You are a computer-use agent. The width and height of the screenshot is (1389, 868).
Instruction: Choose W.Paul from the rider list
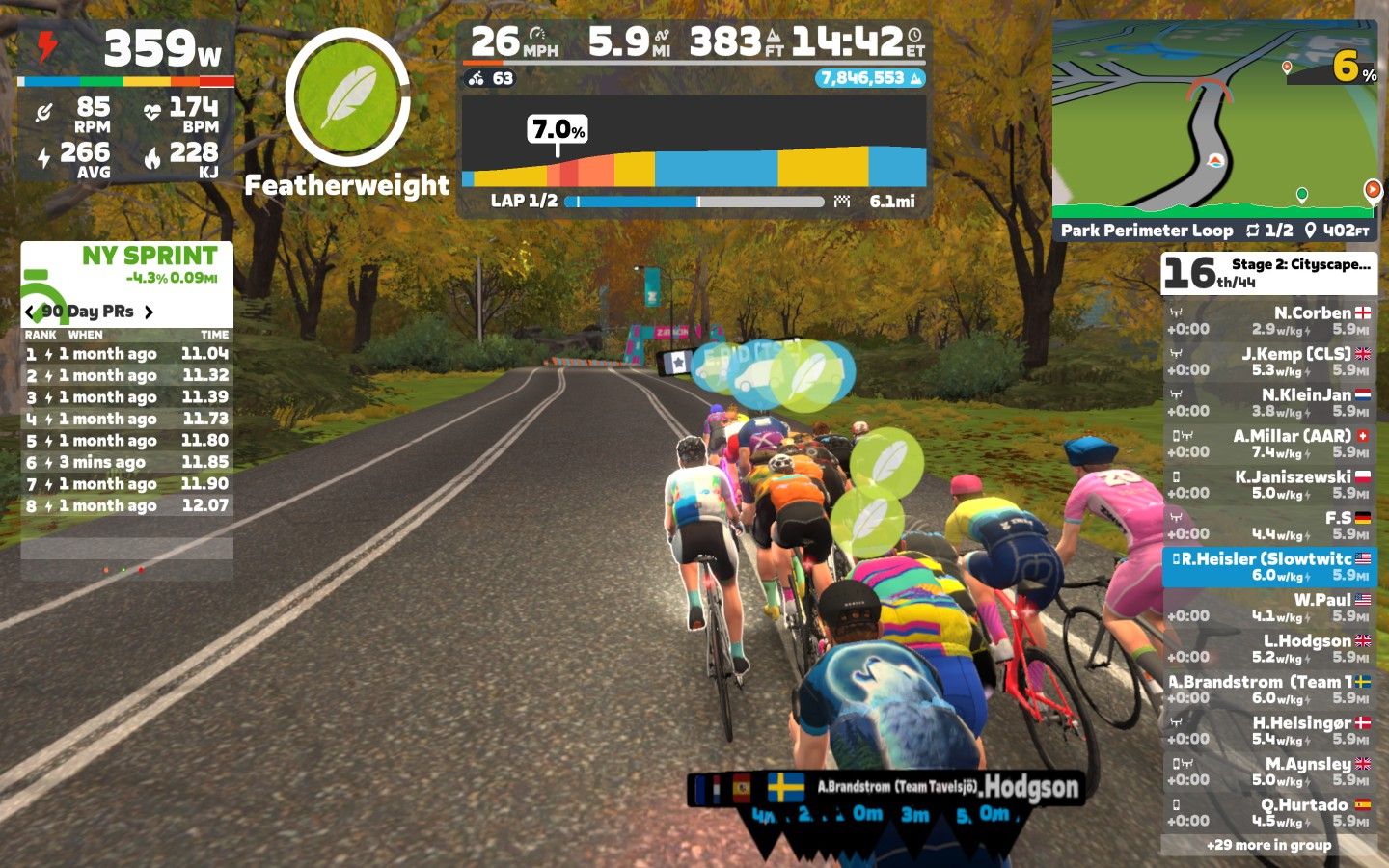pyautogui.click(x=1268, y=608)
